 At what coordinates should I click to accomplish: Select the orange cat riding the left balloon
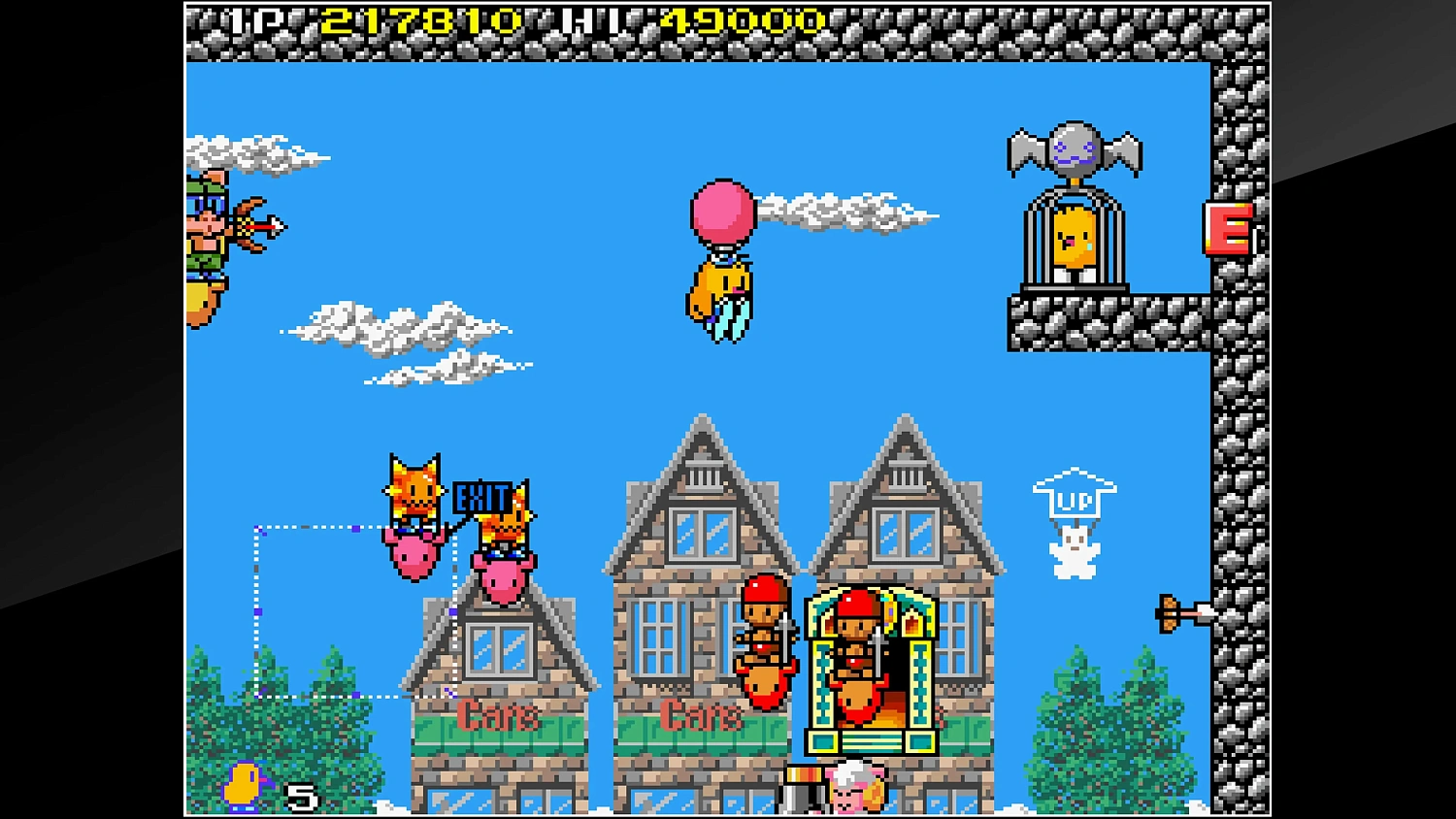[414, 495]
